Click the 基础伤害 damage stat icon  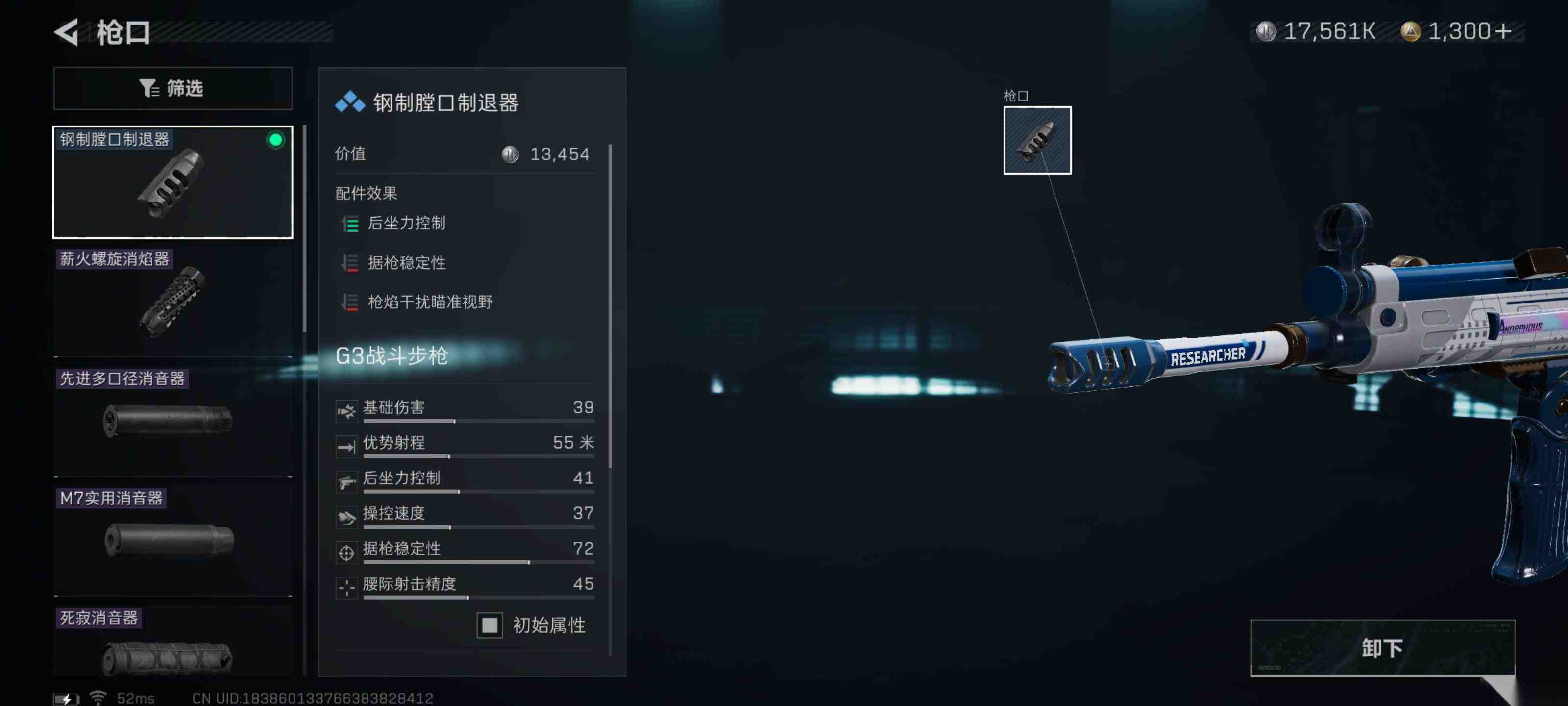click(347, 410)
